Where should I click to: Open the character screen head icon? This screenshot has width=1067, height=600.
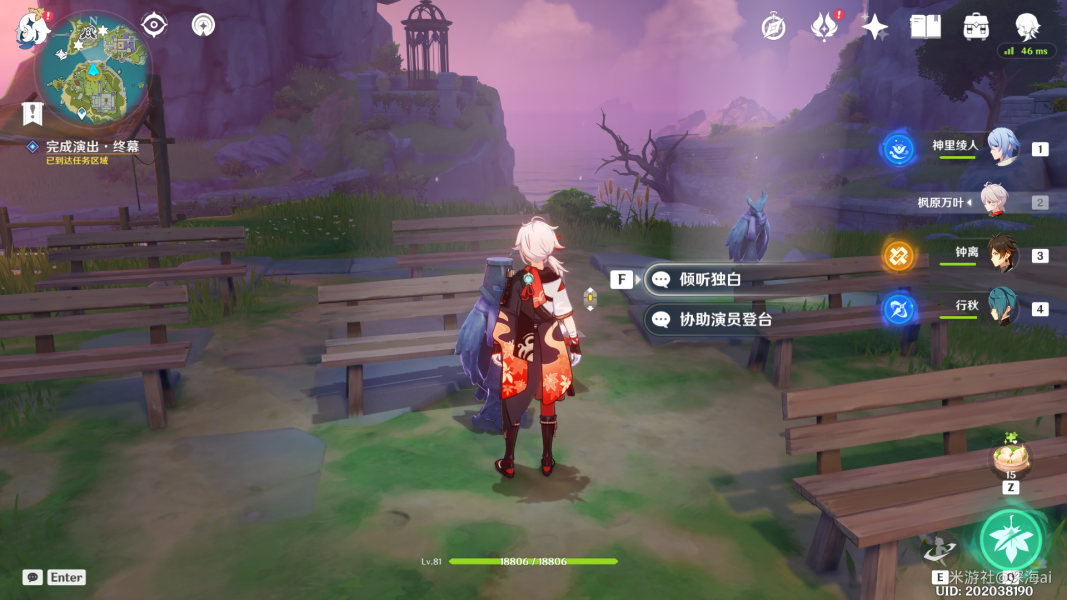click(1027, 27)
